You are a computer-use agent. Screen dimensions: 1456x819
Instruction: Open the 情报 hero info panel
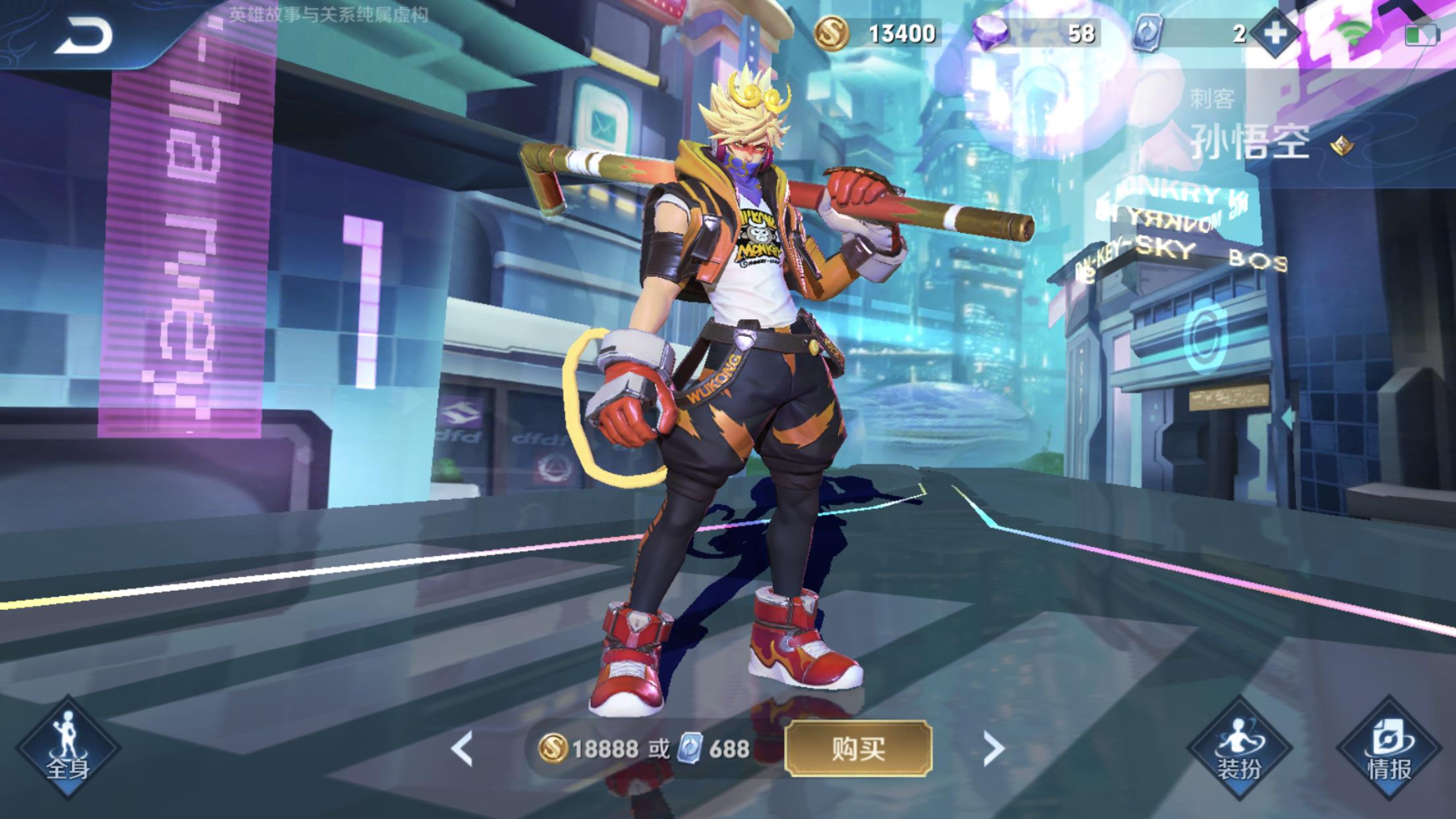click(1389, 748)
